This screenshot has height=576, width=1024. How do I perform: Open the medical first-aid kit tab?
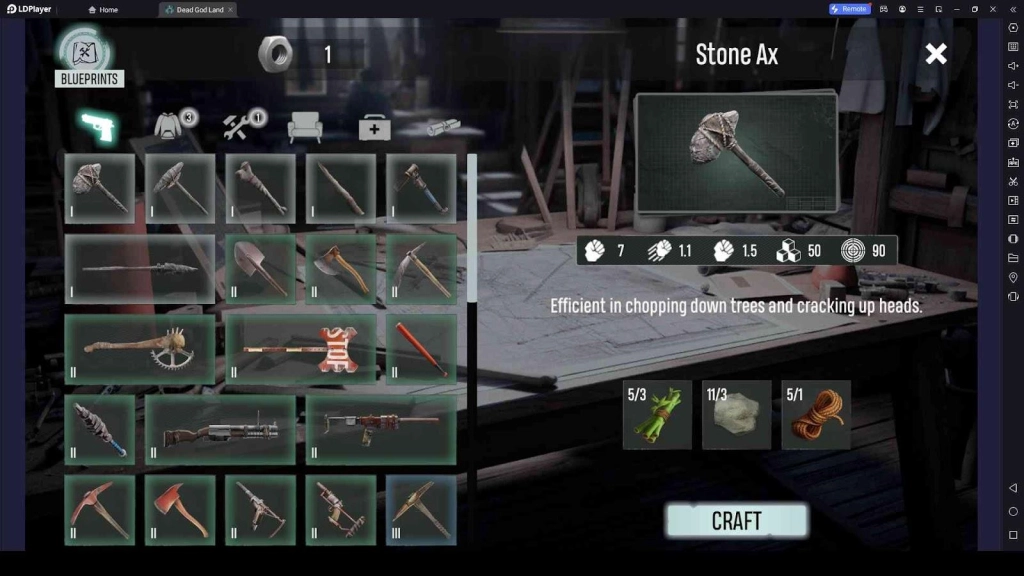[x=375, y=128]
